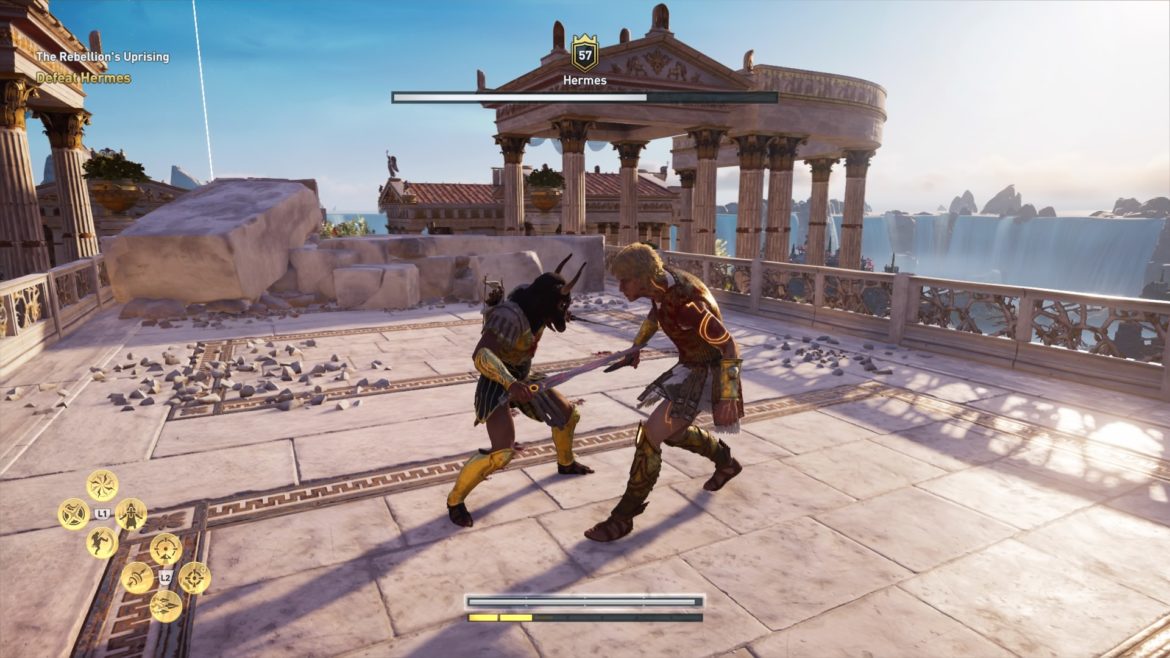1170x658 pixels.
Task: Trigger the healing figure ability
Action: (131, 514)
